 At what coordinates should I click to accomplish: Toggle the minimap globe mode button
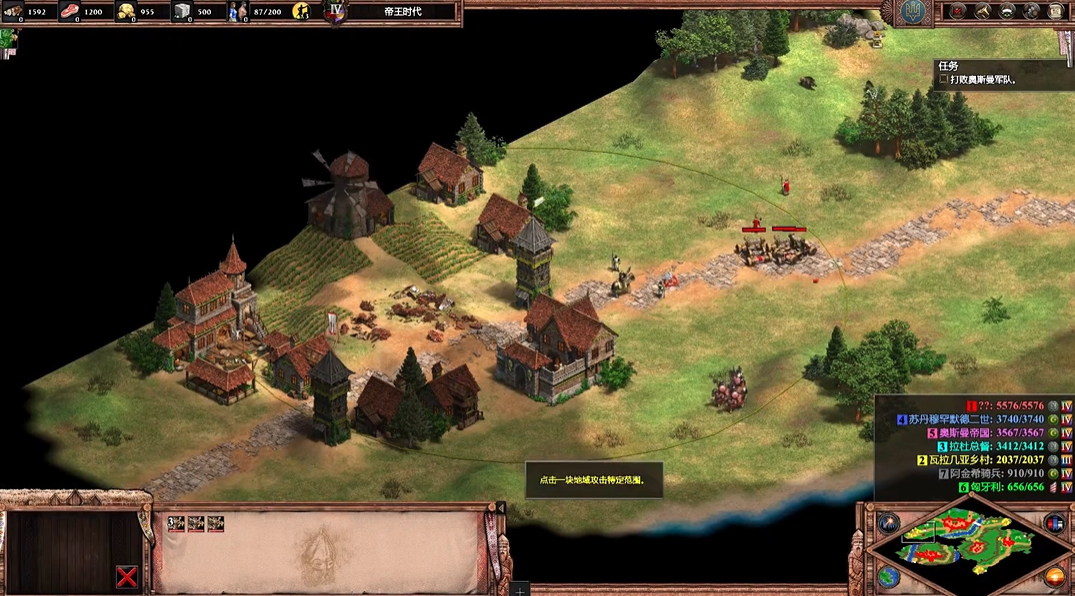point(888,577)
